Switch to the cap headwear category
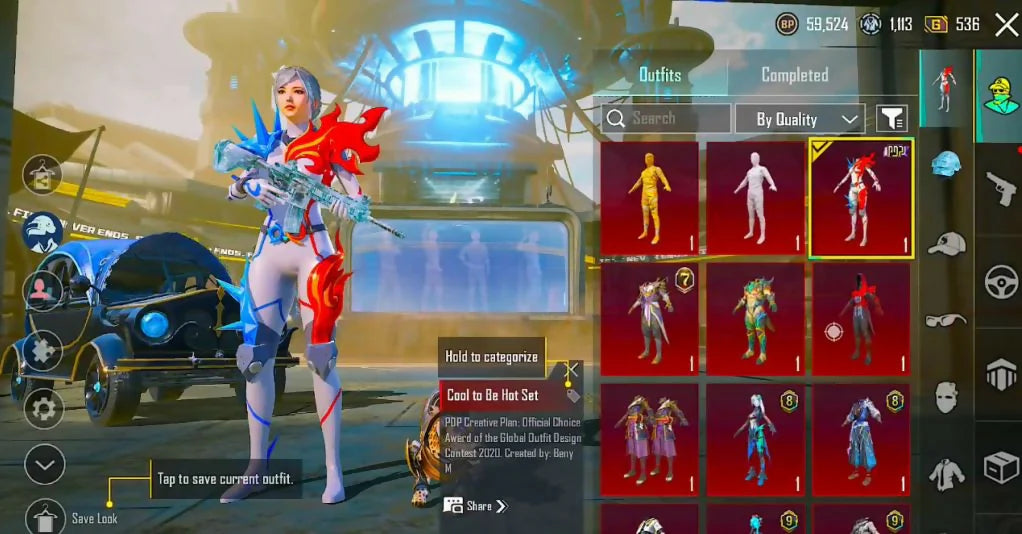 tap(946, 244)
